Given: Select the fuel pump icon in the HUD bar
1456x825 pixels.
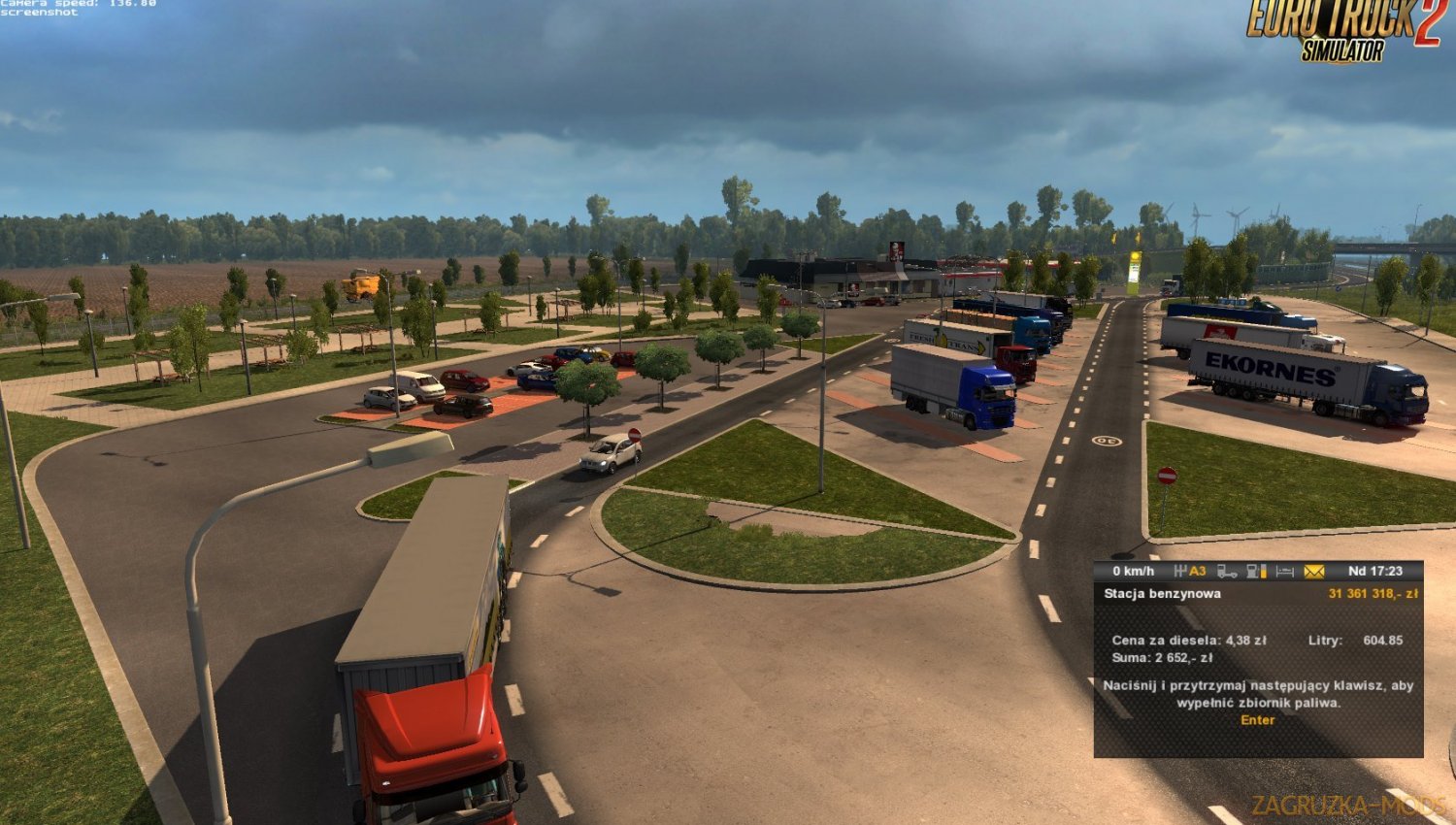Looking at the screenshot, I should 1252,572.
